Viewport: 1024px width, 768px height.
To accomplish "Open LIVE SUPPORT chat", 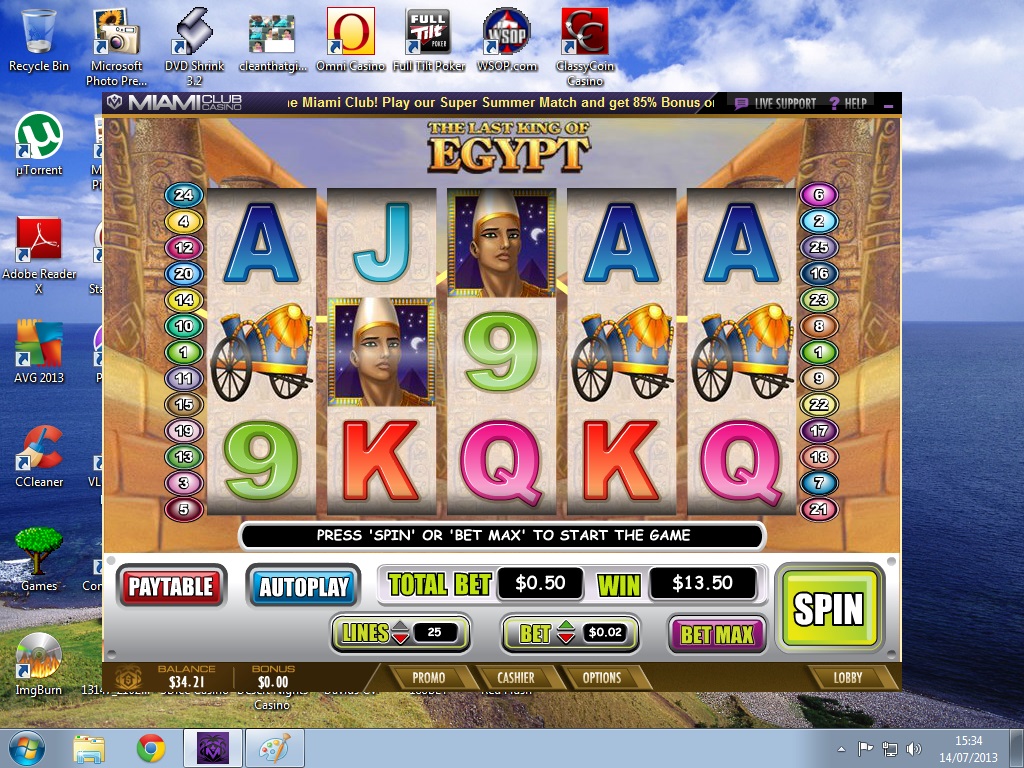I will coord(776,103).
